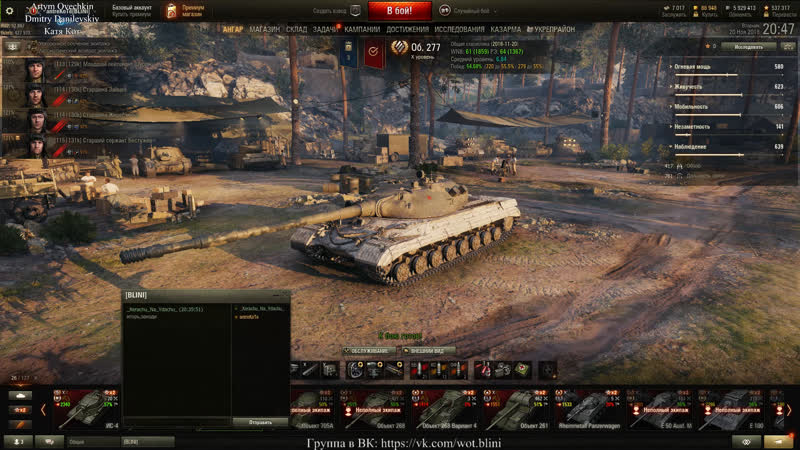Open the Исследования tab

click(x=459, y=30)
